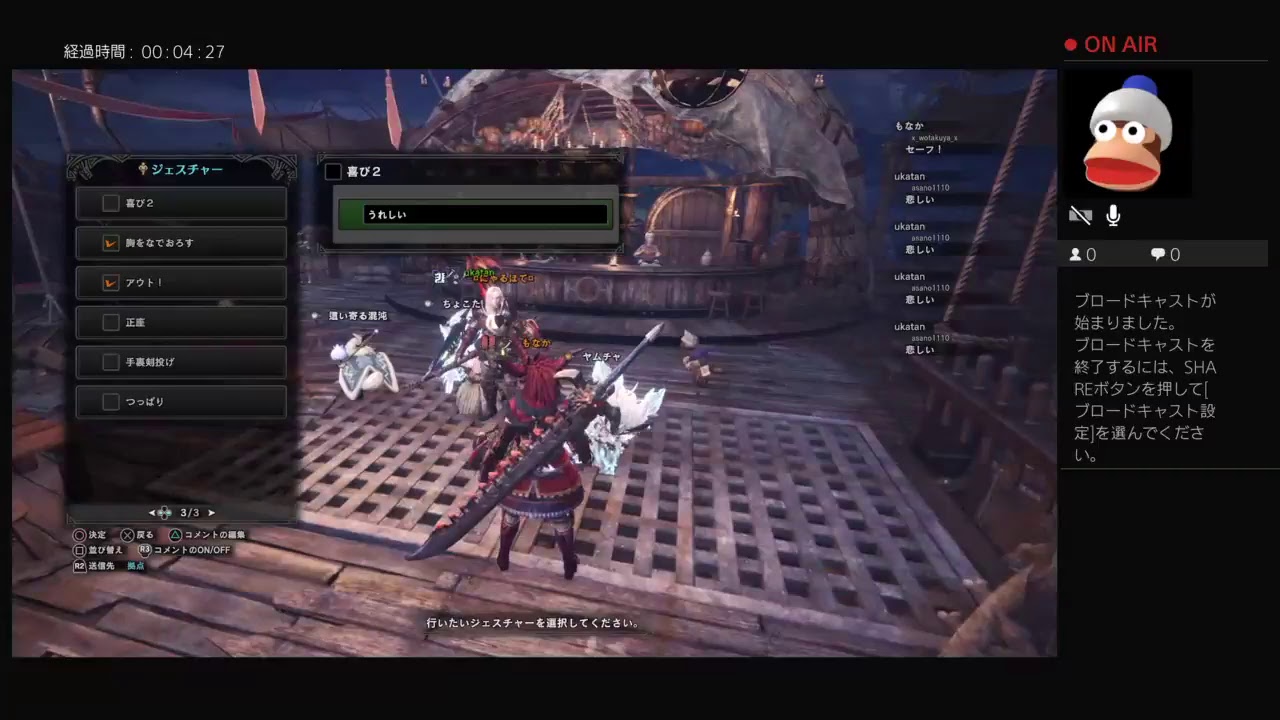Uncheck the 胸をなでおろす gesture

point(111,242)
